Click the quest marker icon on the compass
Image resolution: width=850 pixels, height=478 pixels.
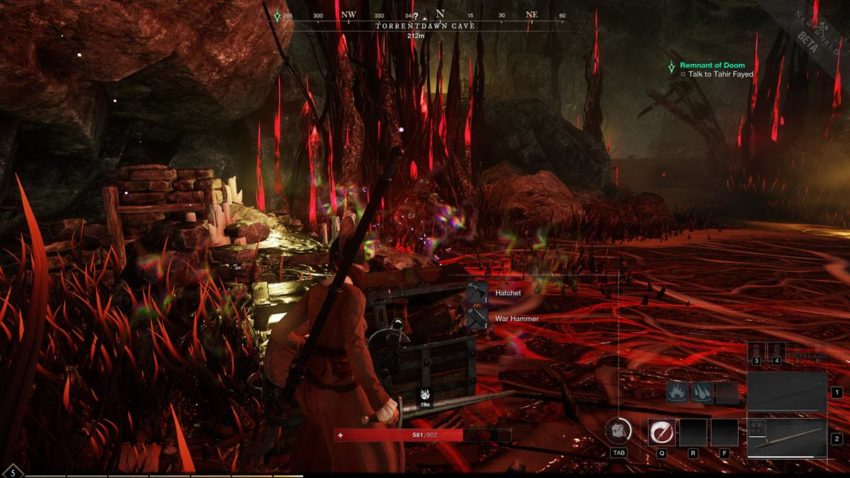pos(276,16)
